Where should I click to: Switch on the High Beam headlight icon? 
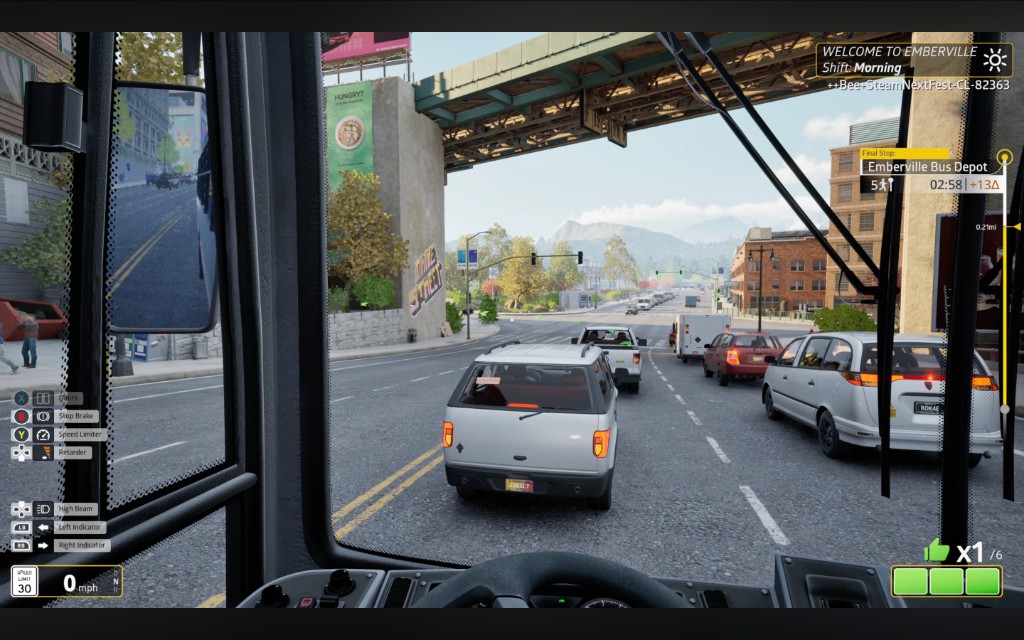pos(43,509)
